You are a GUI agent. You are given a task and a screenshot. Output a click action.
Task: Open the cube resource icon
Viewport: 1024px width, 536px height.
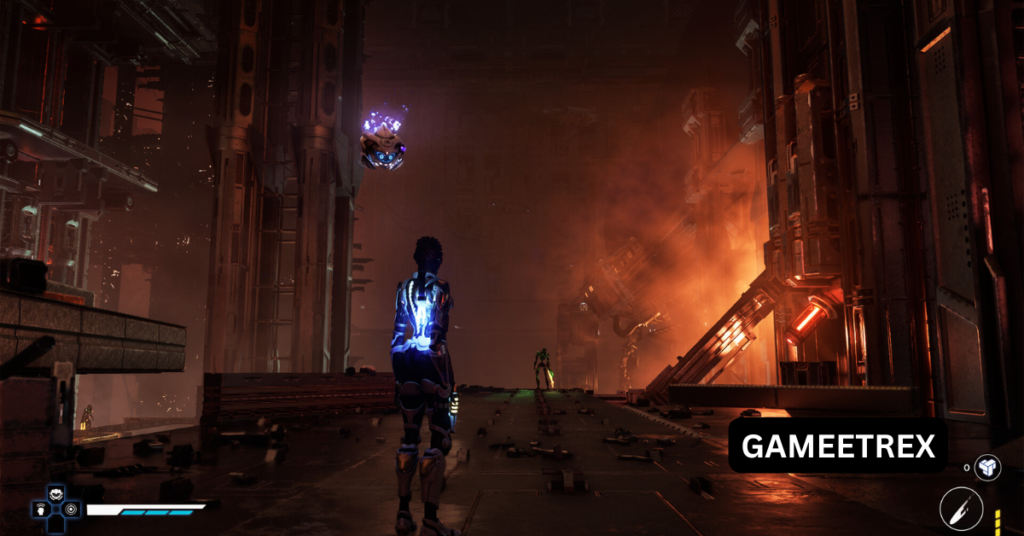click(x=987, y=467)
